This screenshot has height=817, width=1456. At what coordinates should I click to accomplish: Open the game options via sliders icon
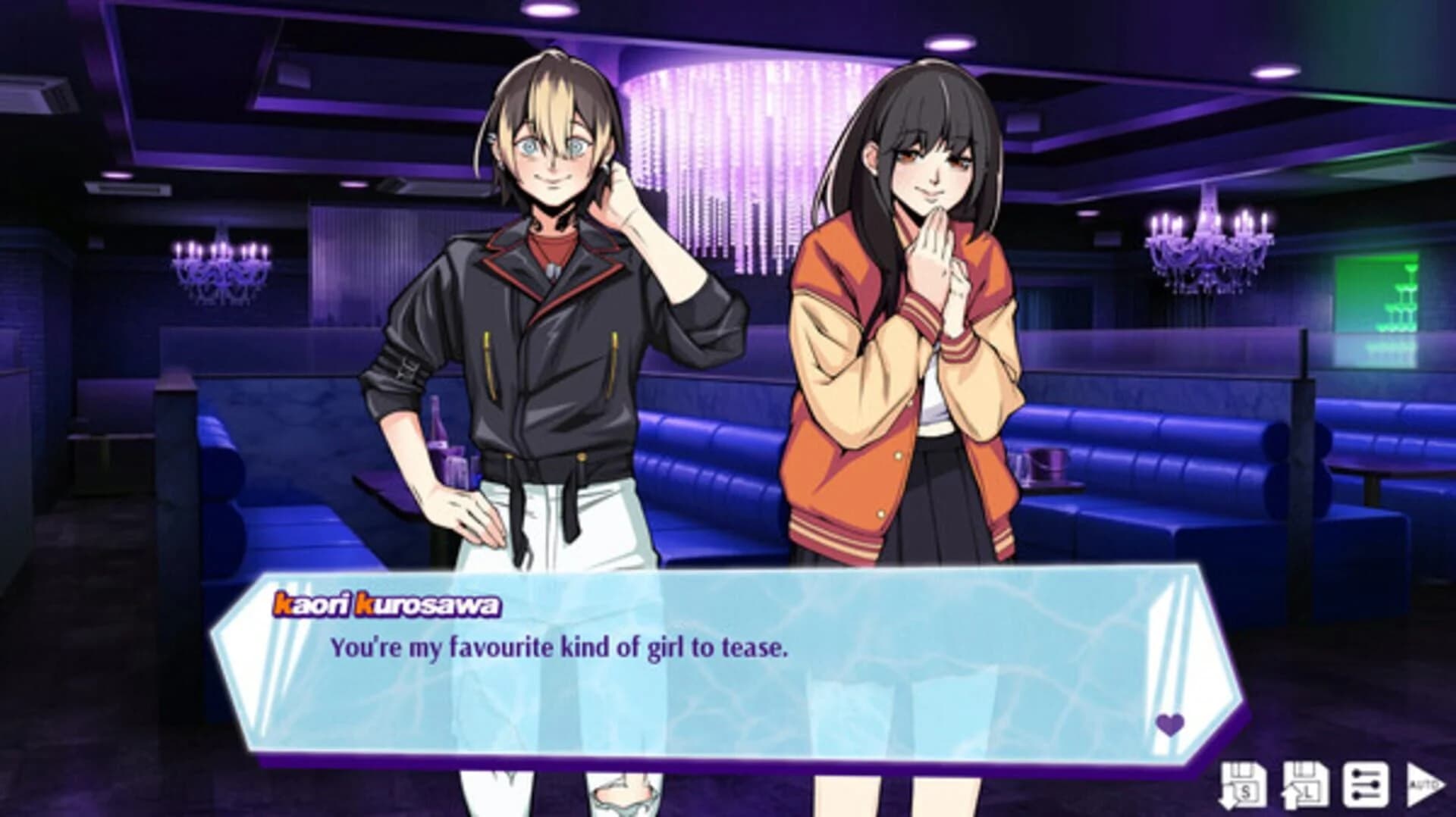tap(1367, 784)
